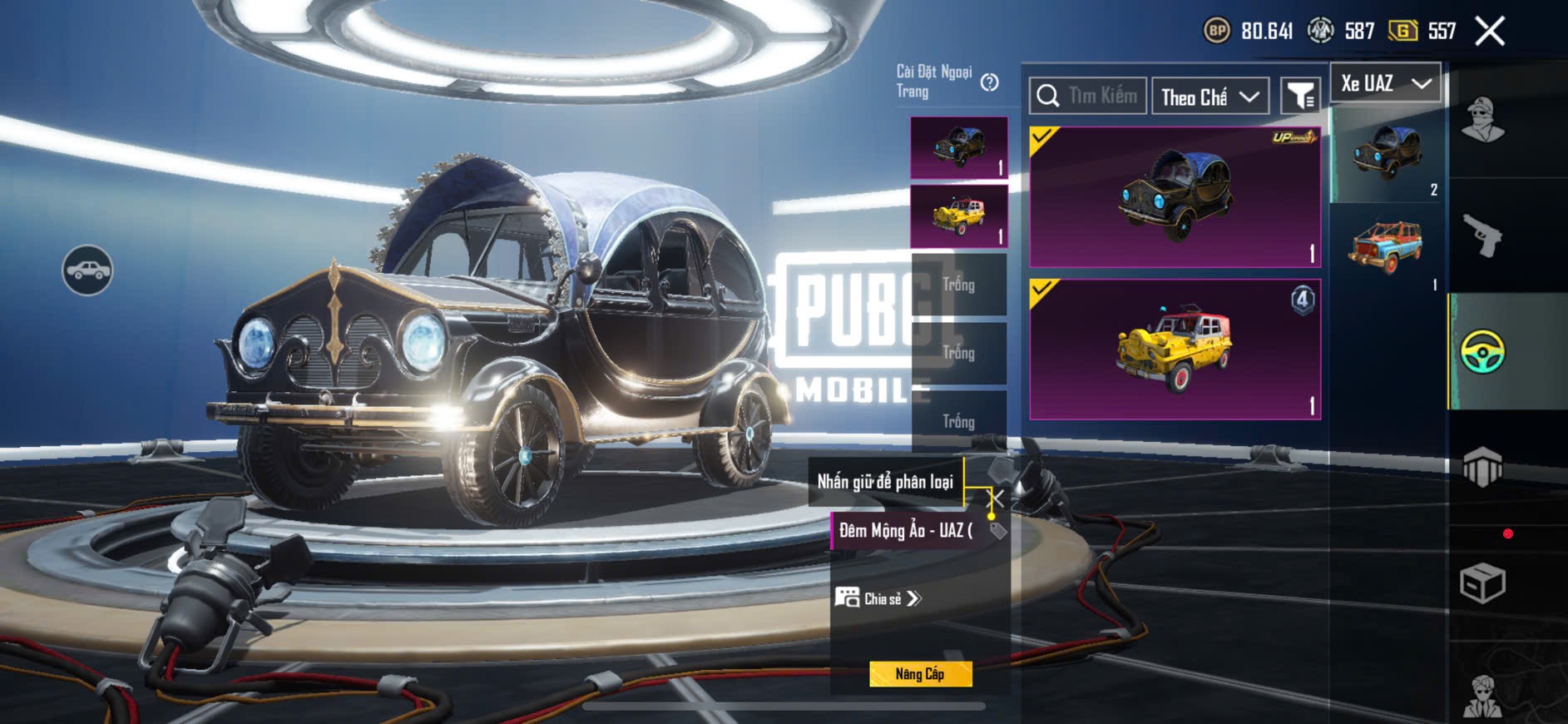Open the filter funnel options
Image resolution: width=1568 pixels, height=724 pixels.
(1299, 97)
